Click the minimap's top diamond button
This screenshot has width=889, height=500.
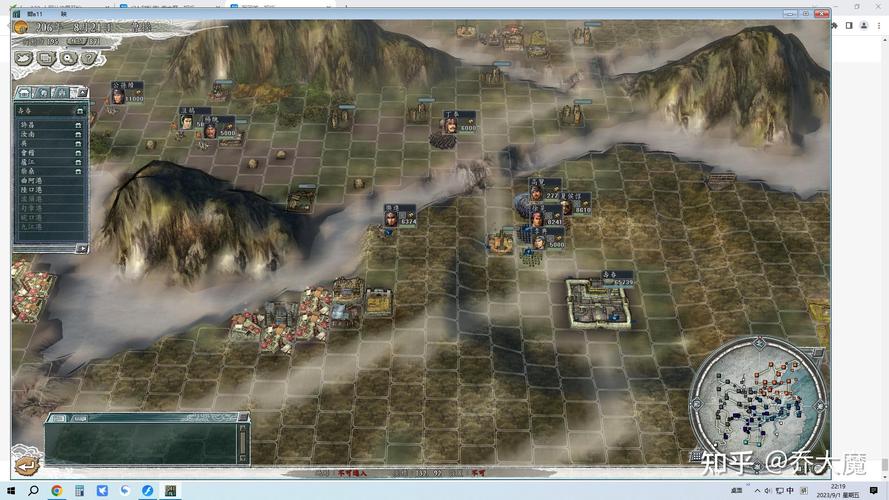[x=757, y=342]
